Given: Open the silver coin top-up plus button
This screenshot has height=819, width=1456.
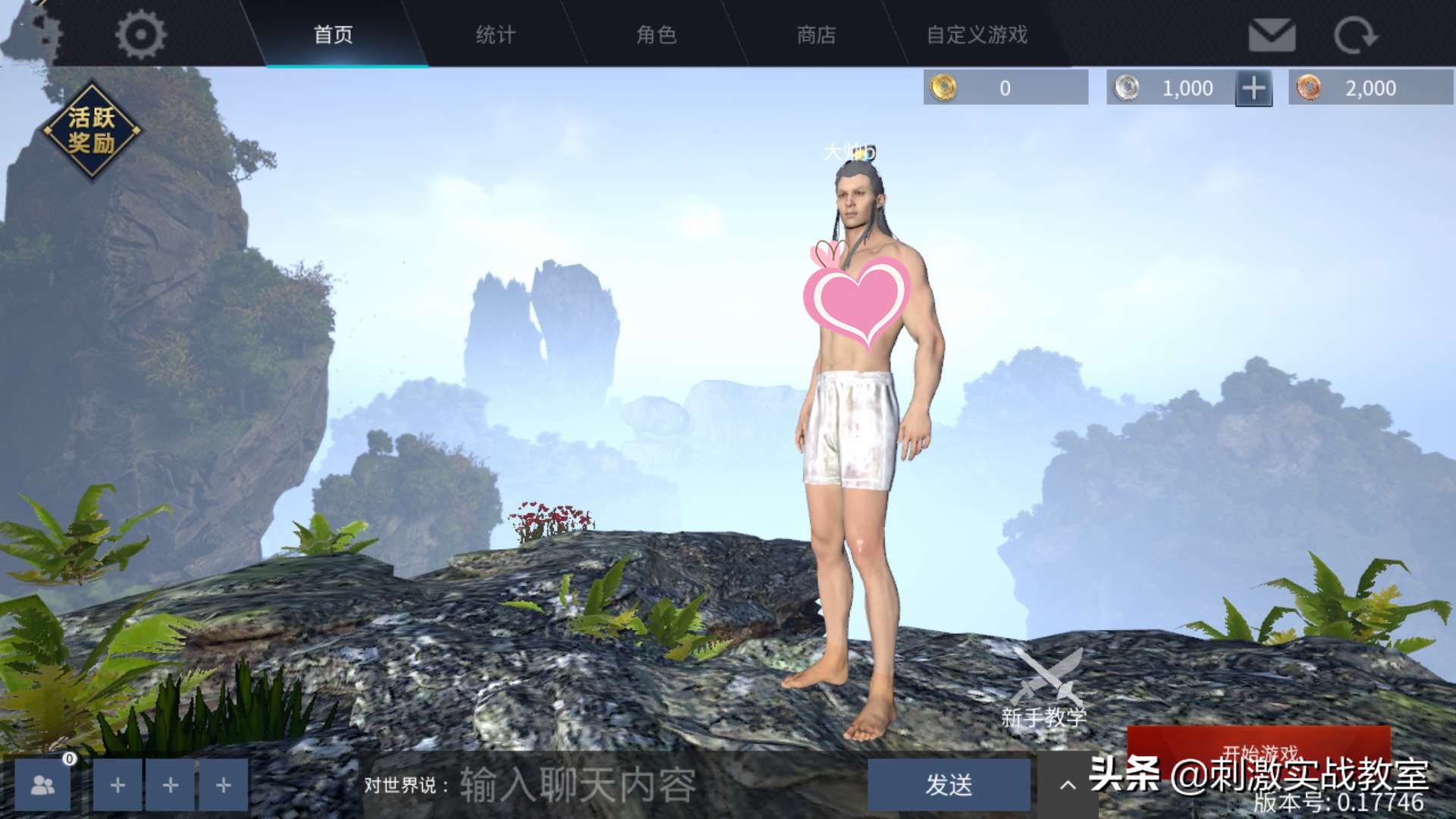Looking at the screenshot, I should pos(1254,87).
